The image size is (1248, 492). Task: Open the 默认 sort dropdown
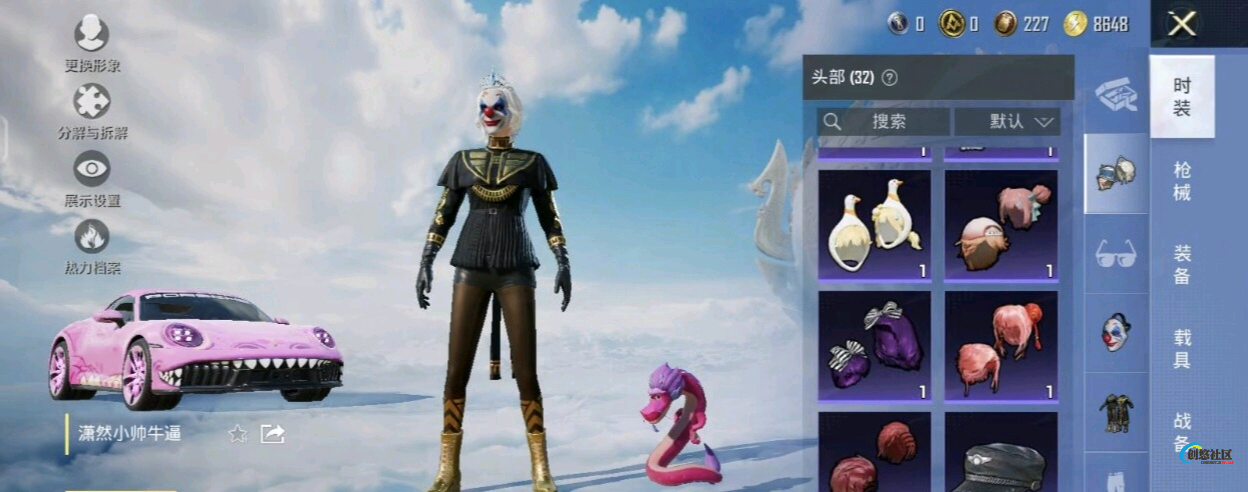pyautogui.click(x=1007, y=122)
